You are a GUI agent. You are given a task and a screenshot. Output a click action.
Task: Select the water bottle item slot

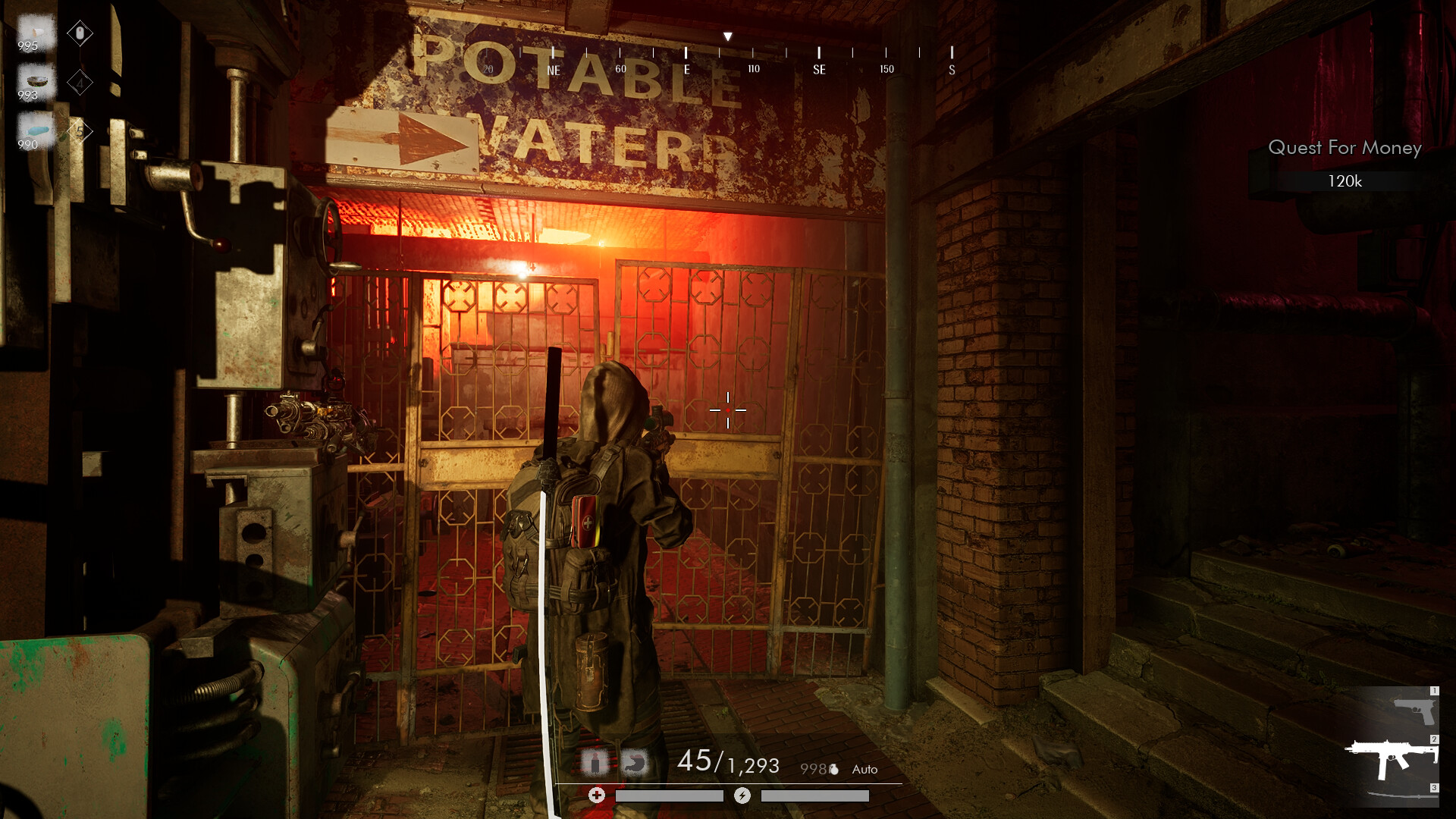(x=35, y=130)
